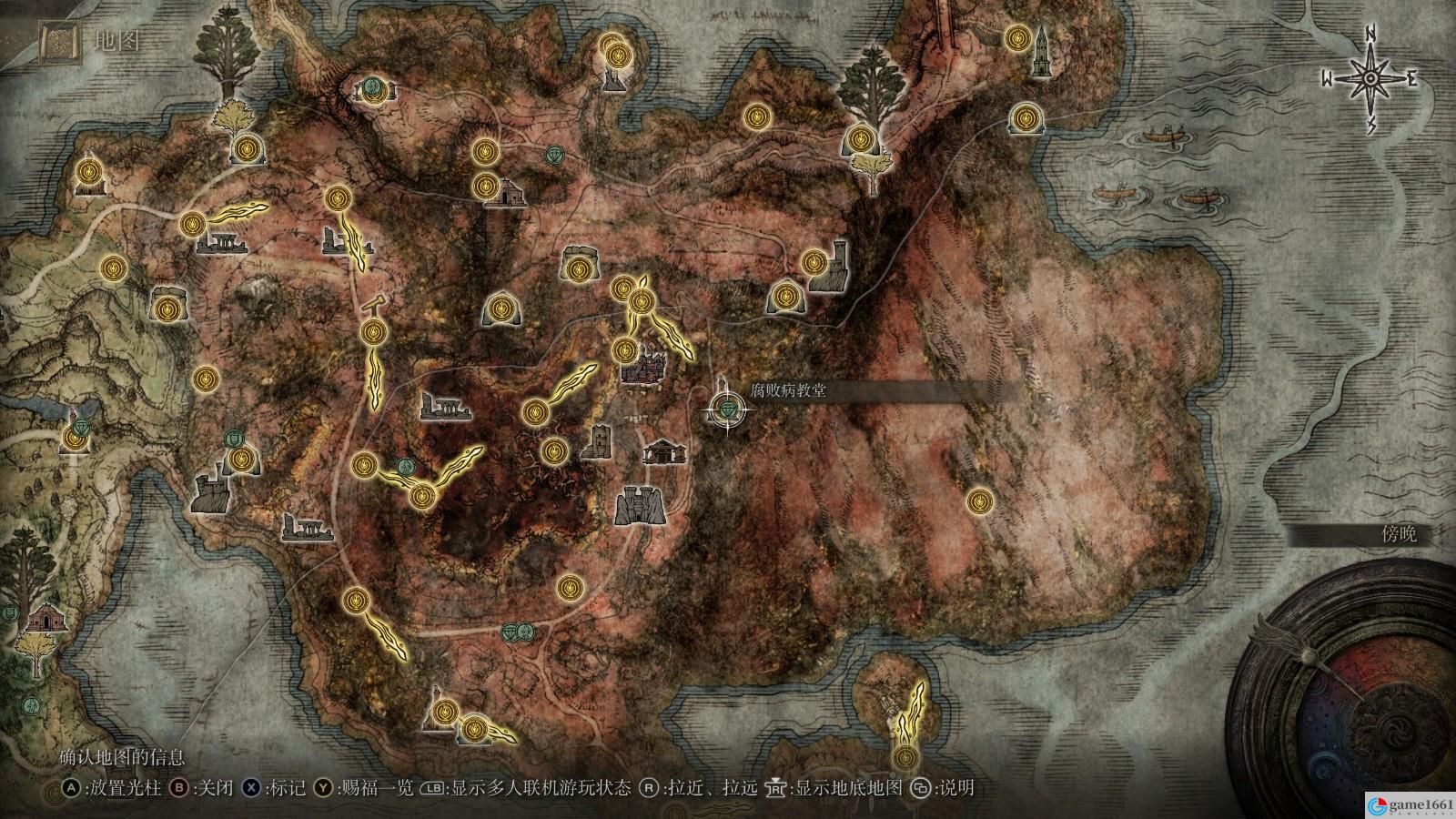Pick the grace marker below the northern Minor Erdtree

tap(859, 139)
